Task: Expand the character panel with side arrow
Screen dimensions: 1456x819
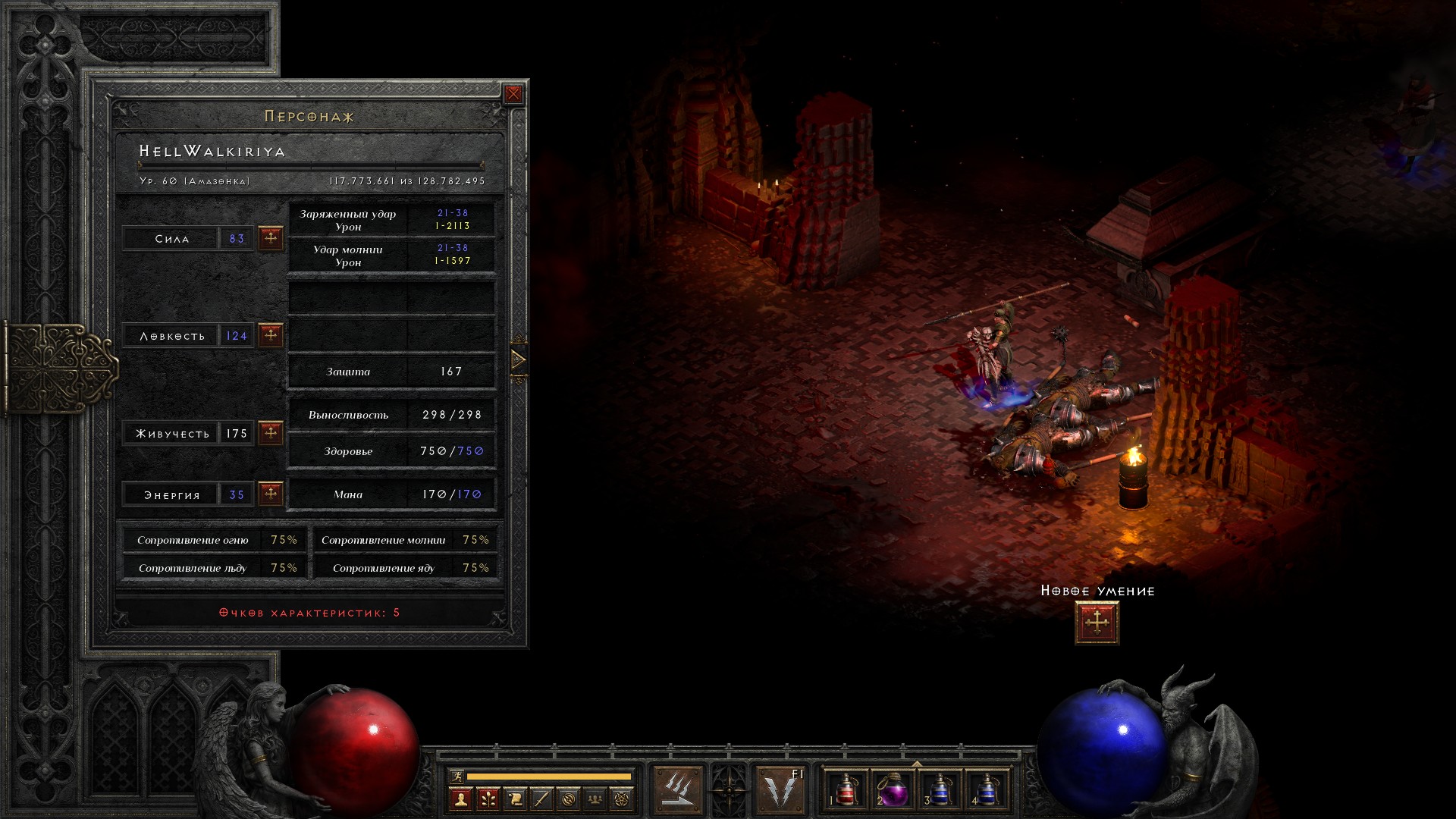Action: (519, 359)
